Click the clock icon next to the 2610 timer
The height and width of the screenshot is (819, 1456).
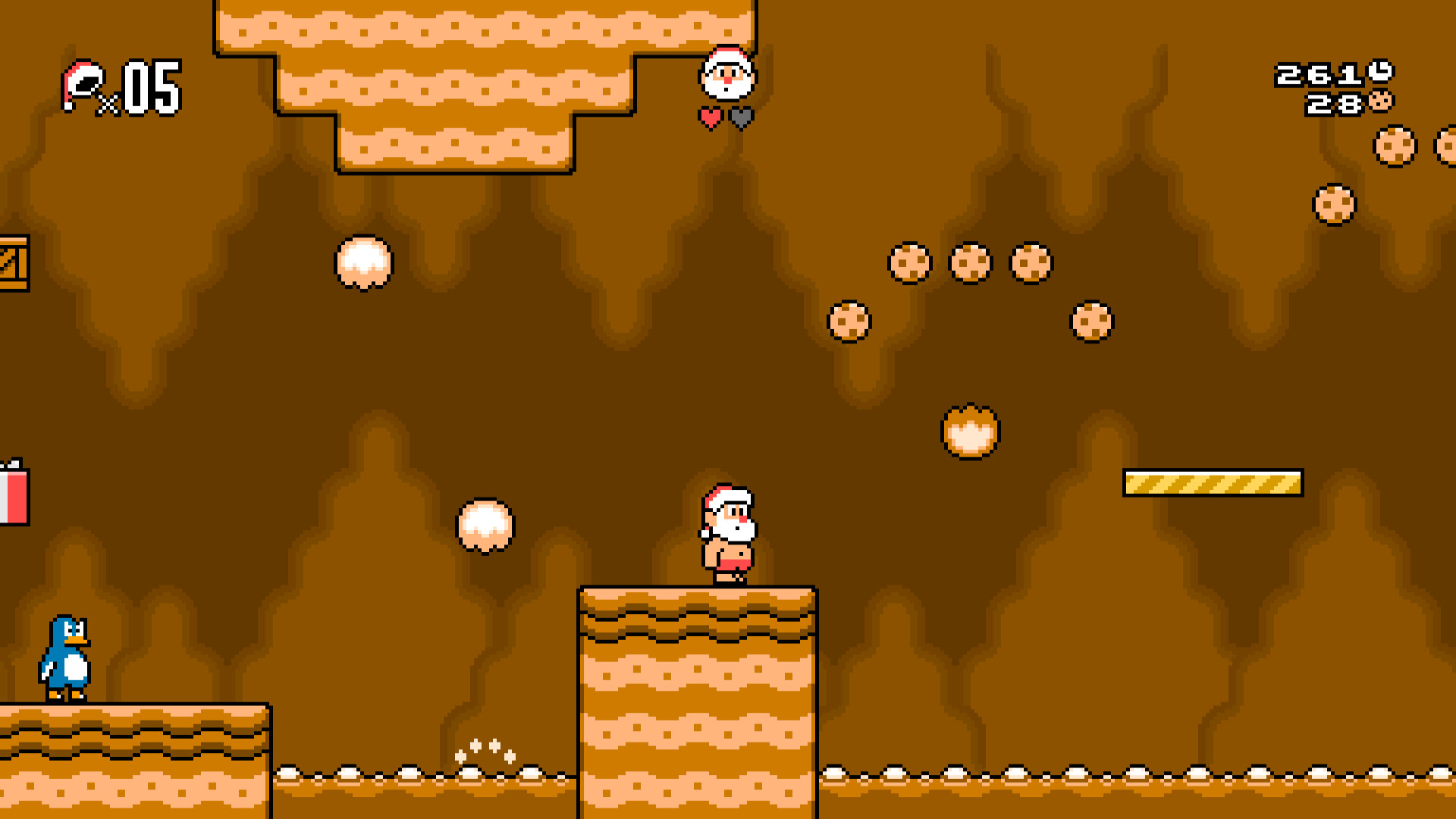(x=1382, y=74)
